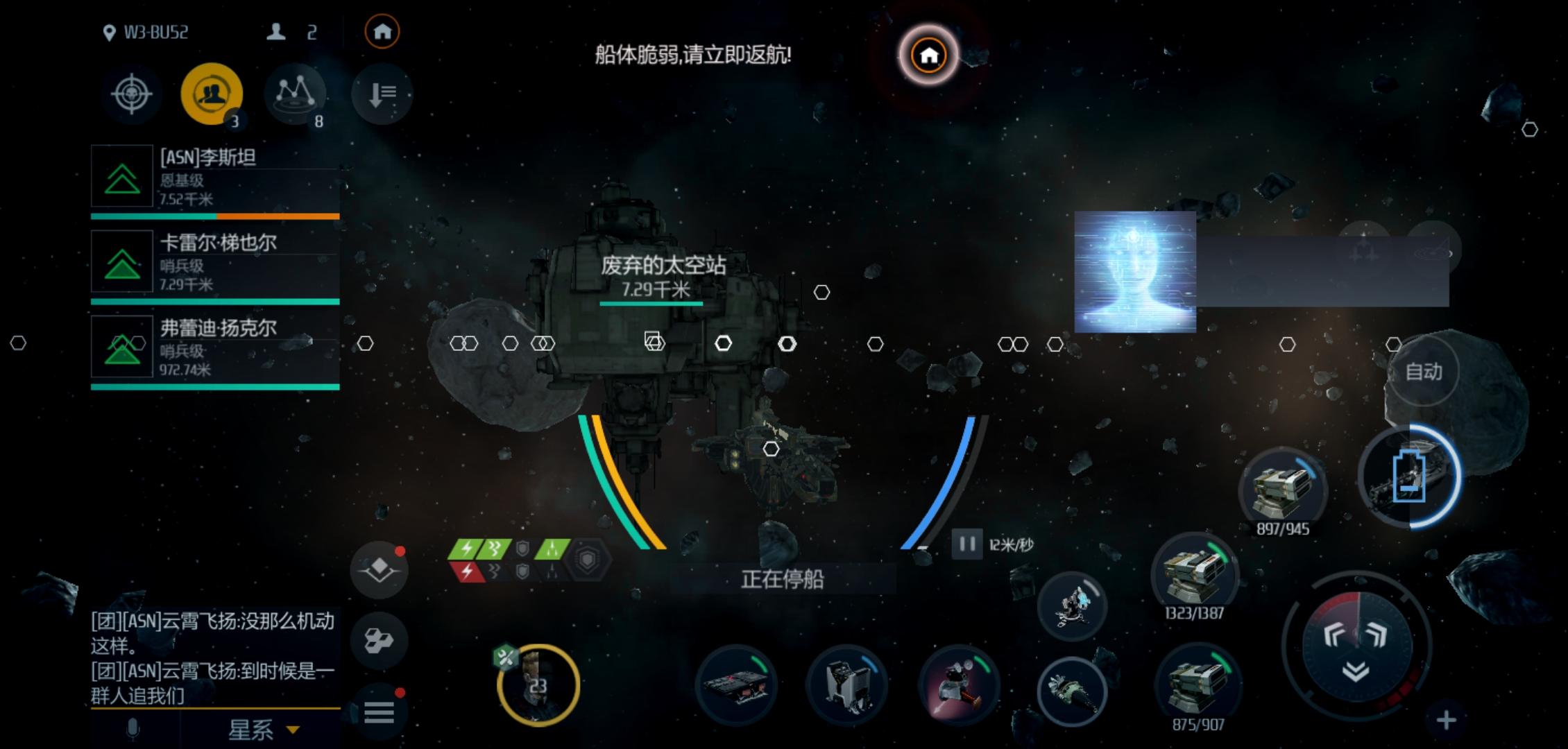The height and width of the screenshot is (749, 1568).
Task: Select fleet member [ASN]李斯坦 in the list
Action: [x=215, y=177]
